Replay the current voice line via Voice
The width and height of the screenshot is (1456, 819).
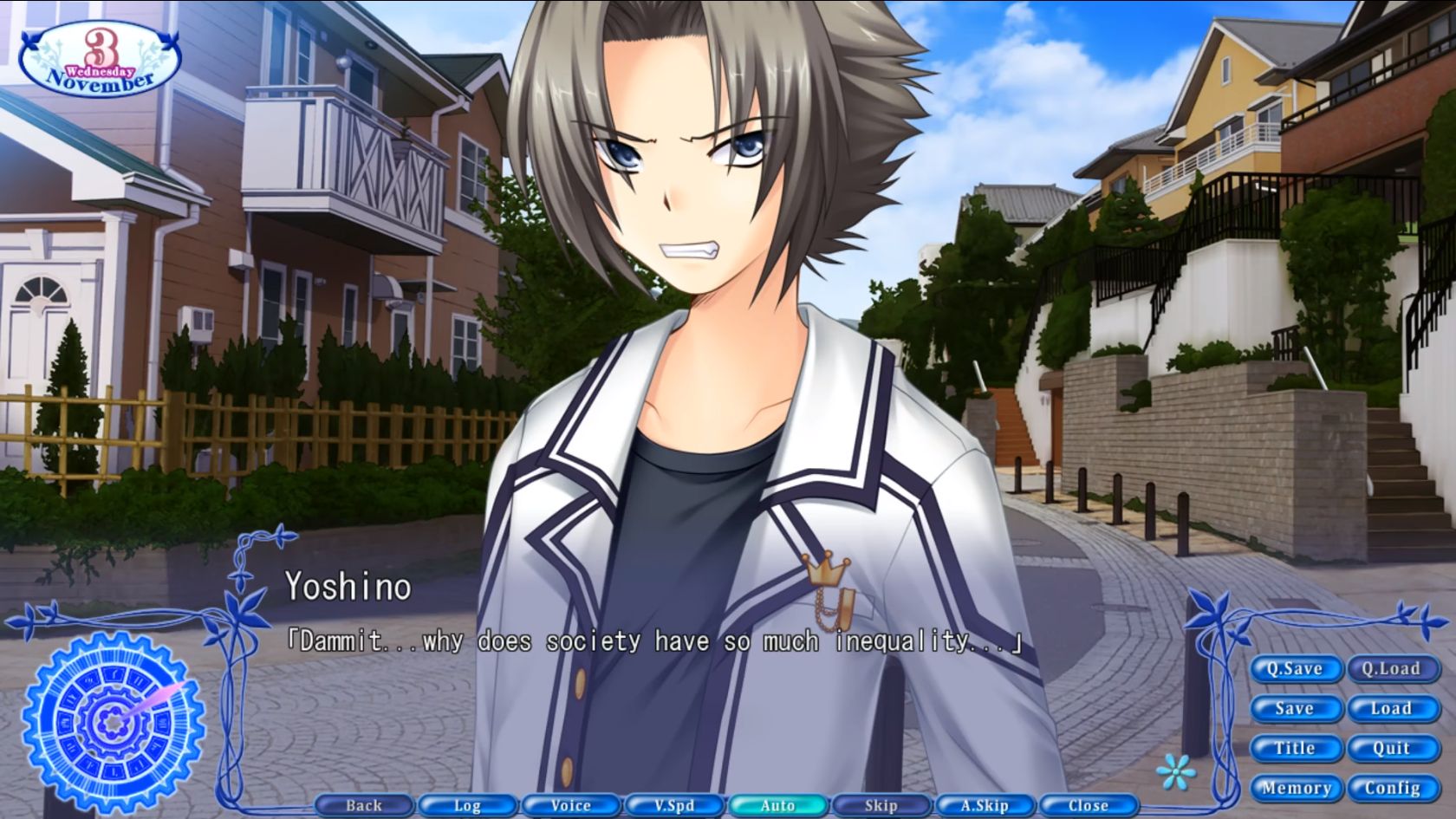[x=570, y=805]
